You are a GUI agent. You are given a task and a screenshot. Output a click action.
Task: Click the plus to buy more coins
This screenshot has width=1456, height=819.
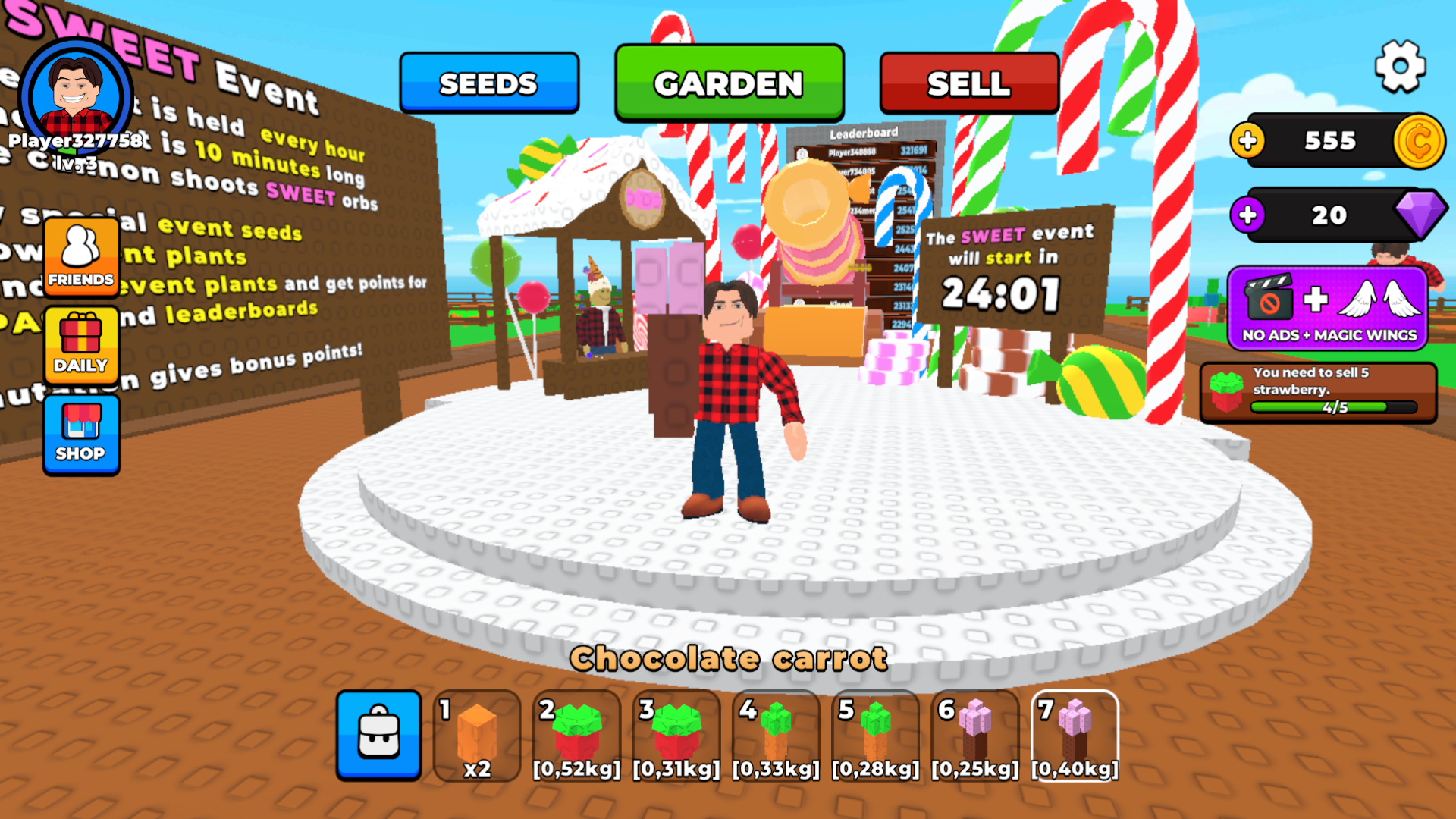[x=1248, y=141]
